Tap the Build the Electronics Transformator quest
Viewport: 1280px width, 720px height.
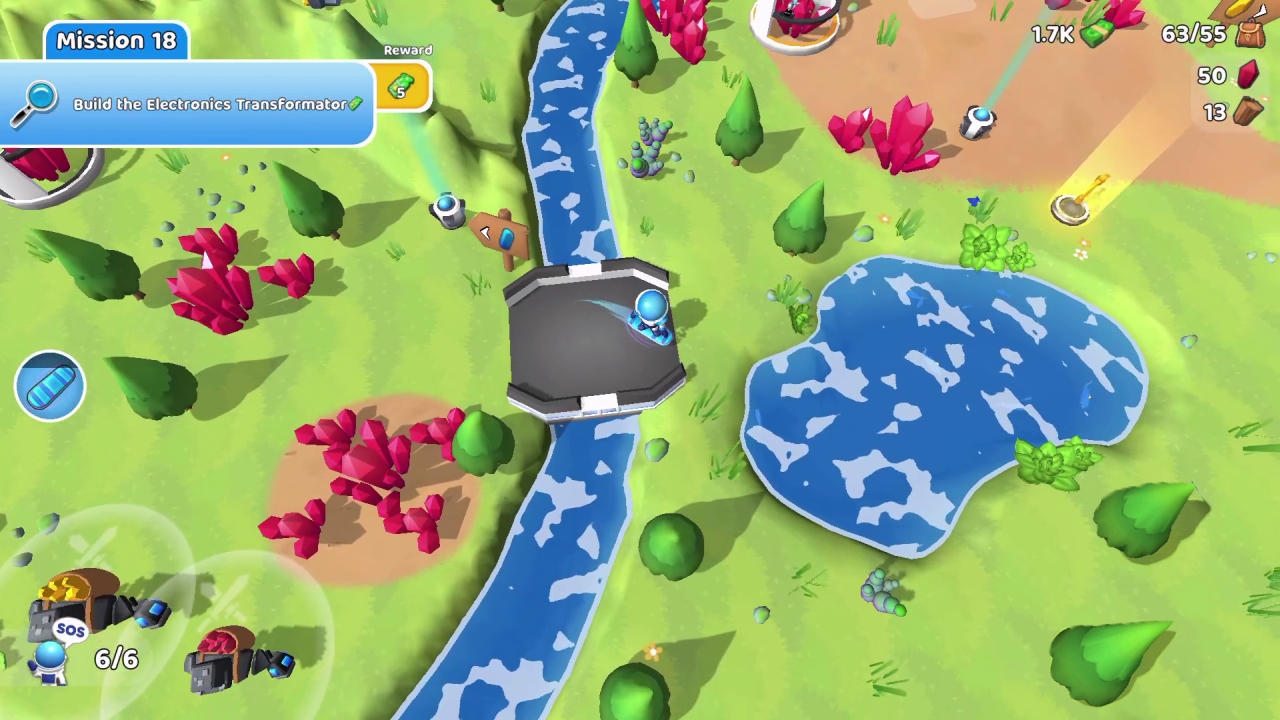[x=212, y=104]
